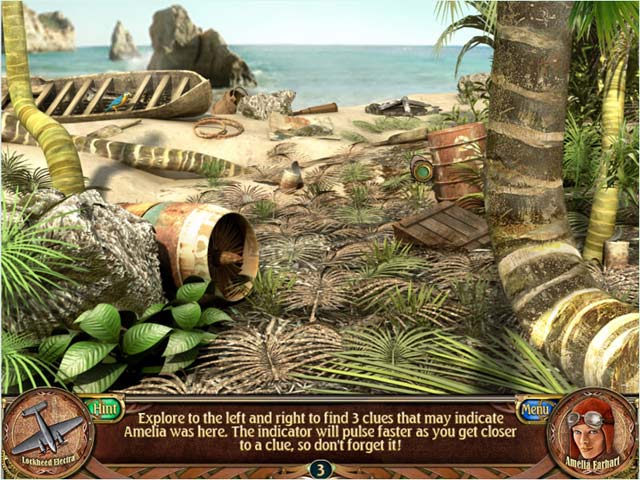Select the Lockheed Electra plane emblem
640x480 pixels.
(x=48, y=432)
